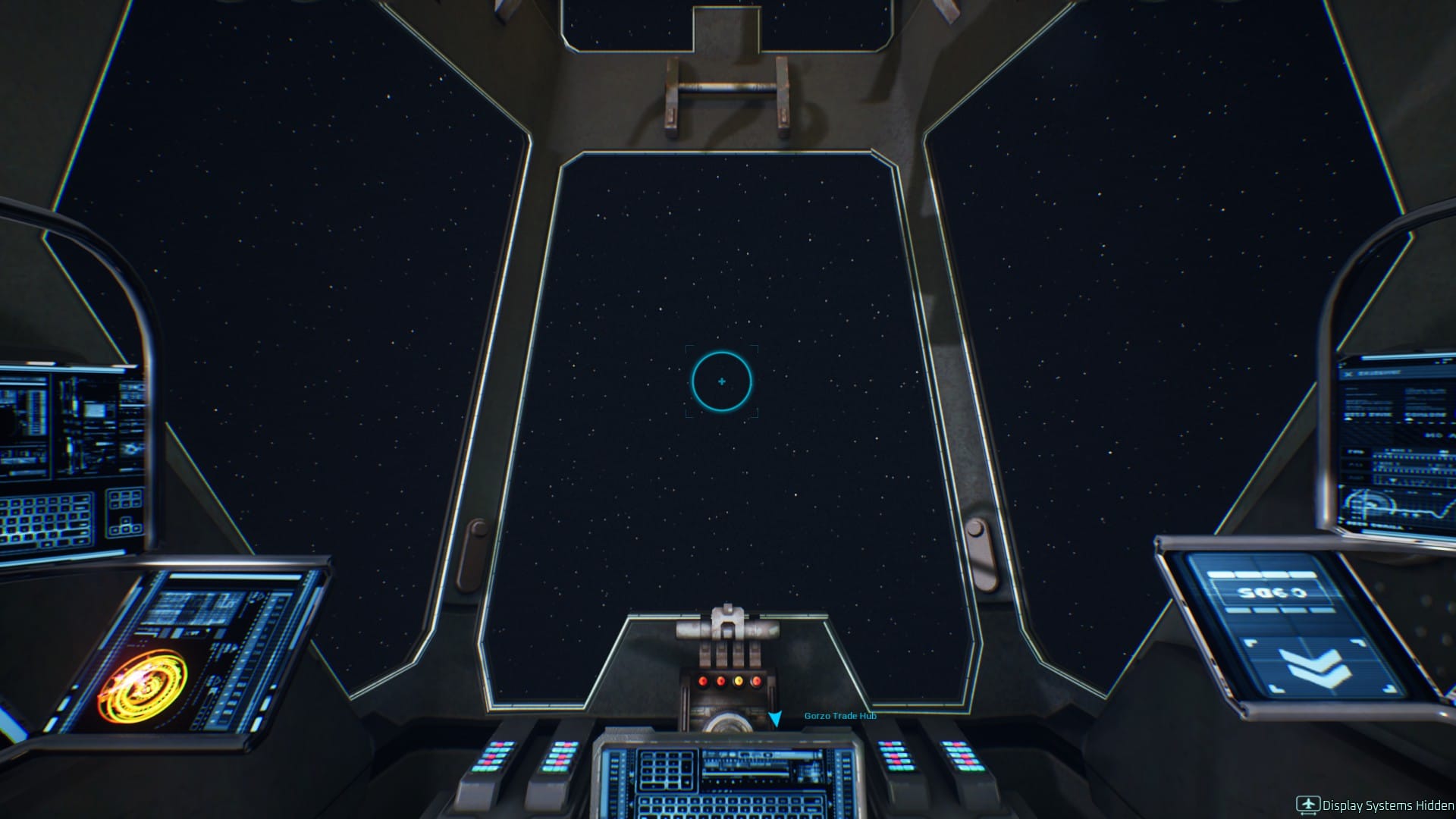Flip the right red switch on the center pedestal

click(x=756, y=680)
